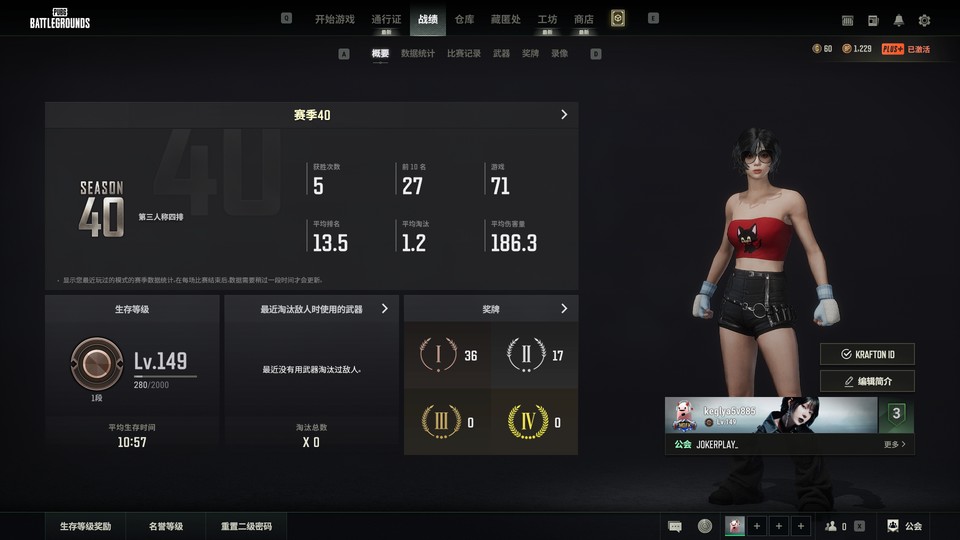This screenshot has height=540, width=960.
Task: Expand the 赛季40 season details arrow
Action: [x=564, y=115]
